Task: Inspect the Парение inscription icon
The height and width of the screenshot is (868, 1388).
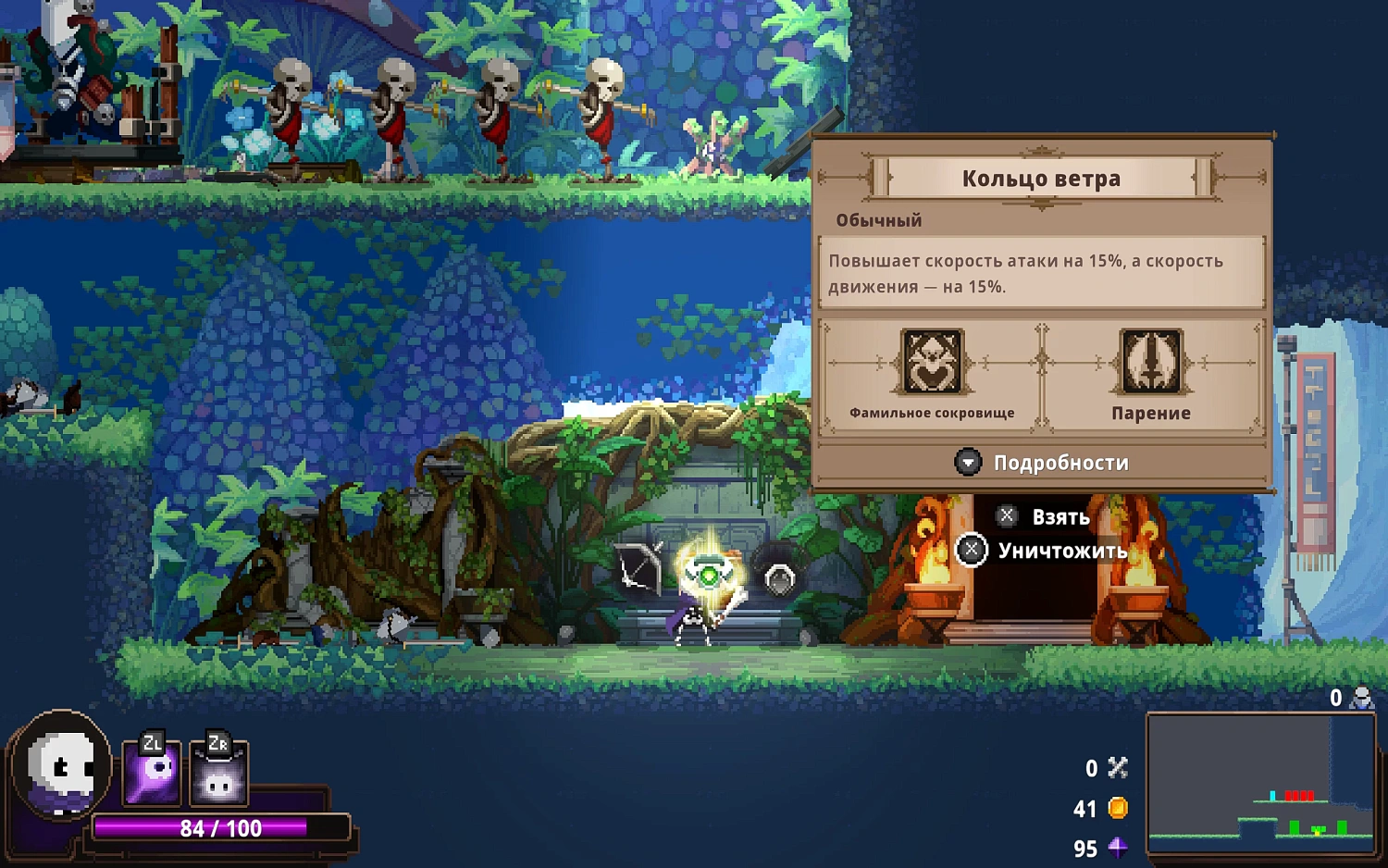Action: pyautogui.click(x=1151, y=361)
